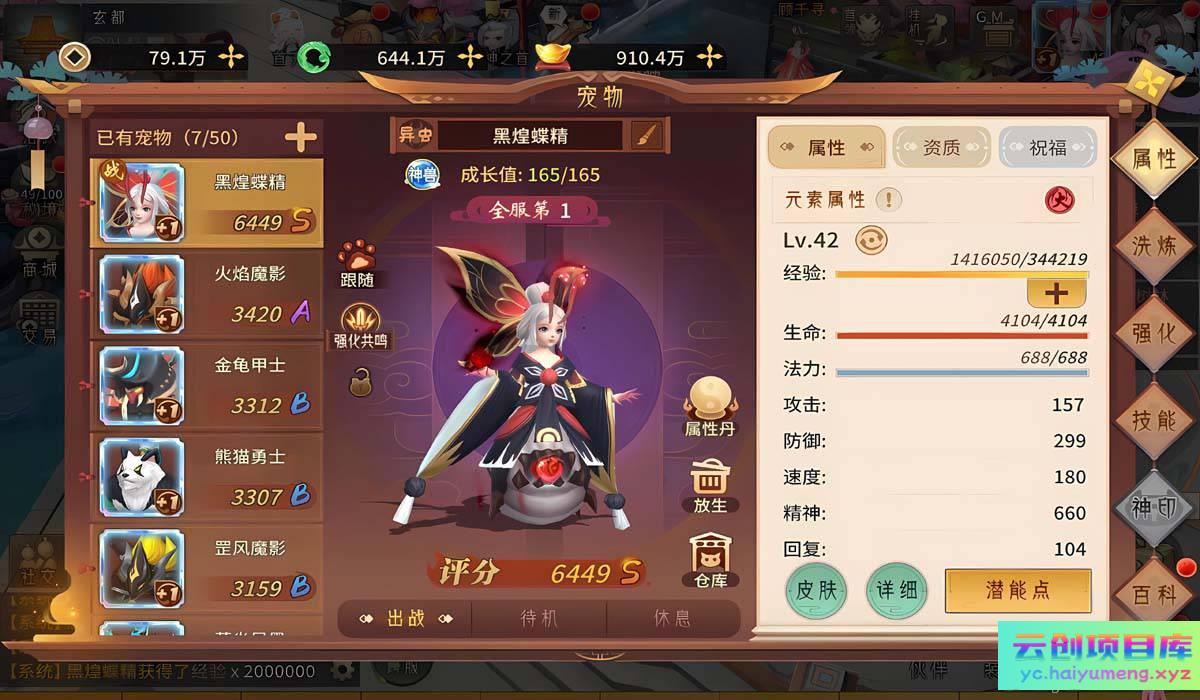Open the 皮肤 skin button
Screen dimensions: 1200x700
click(816, 590)
